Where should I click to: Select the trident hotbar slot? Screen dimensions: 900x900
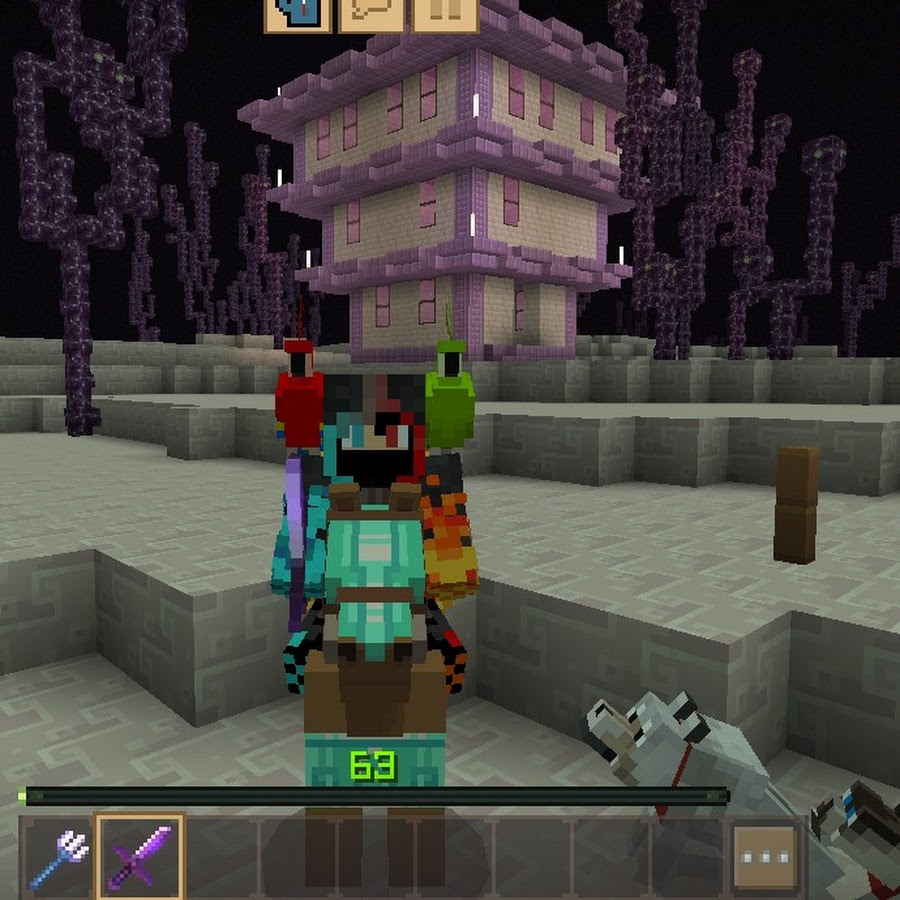(57, 857)
